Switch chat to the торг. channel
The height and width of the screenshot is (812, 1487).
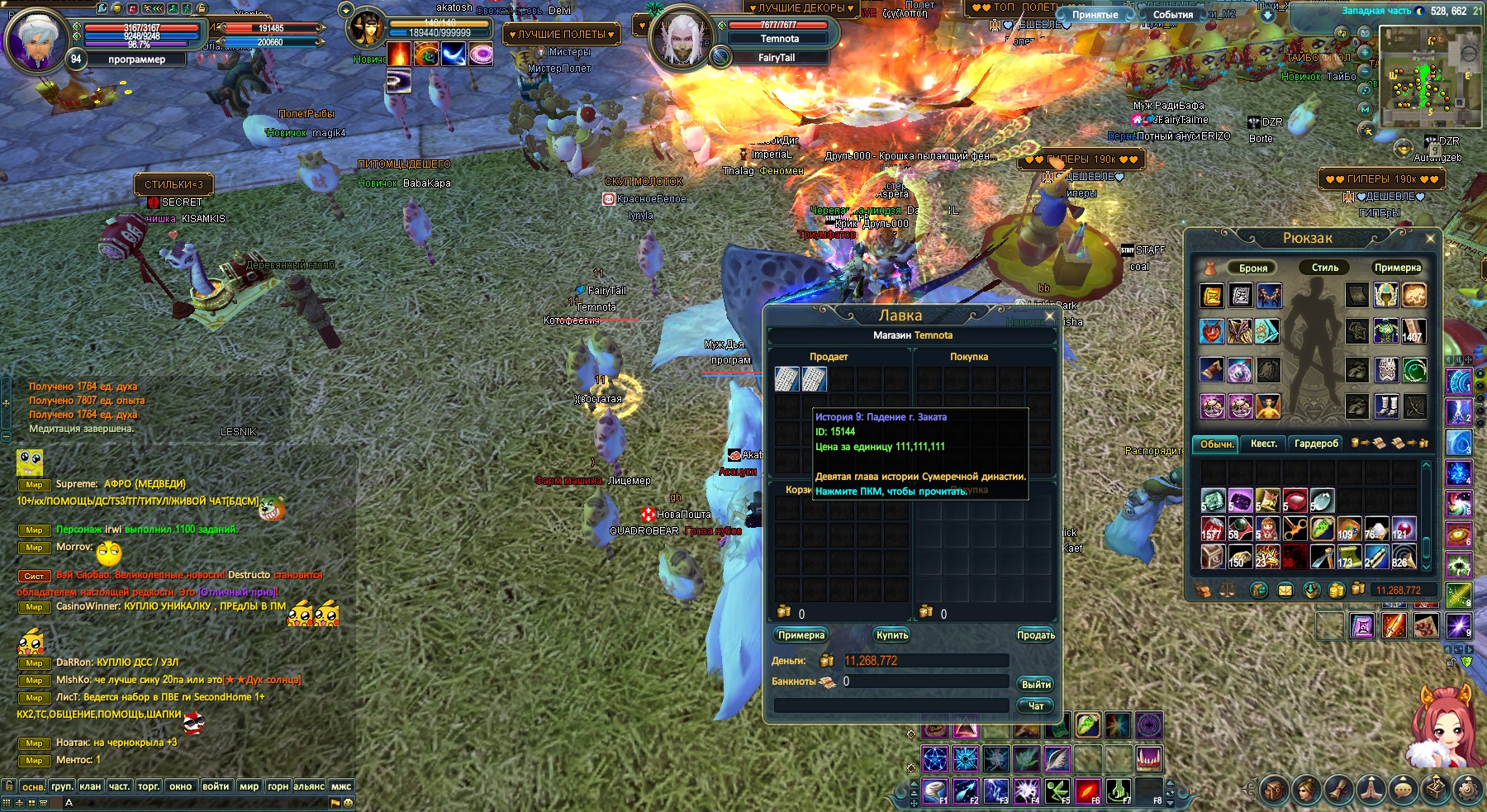pos(149,786)
